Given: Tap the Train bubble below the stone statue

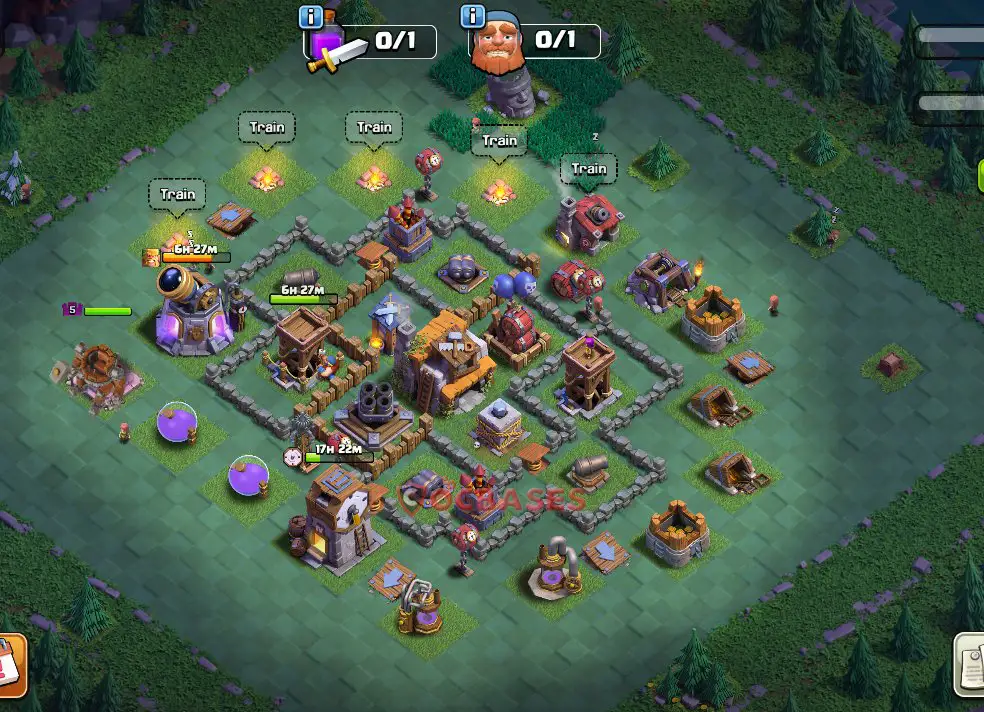Looking at the screenshot, I should point(499,141).
